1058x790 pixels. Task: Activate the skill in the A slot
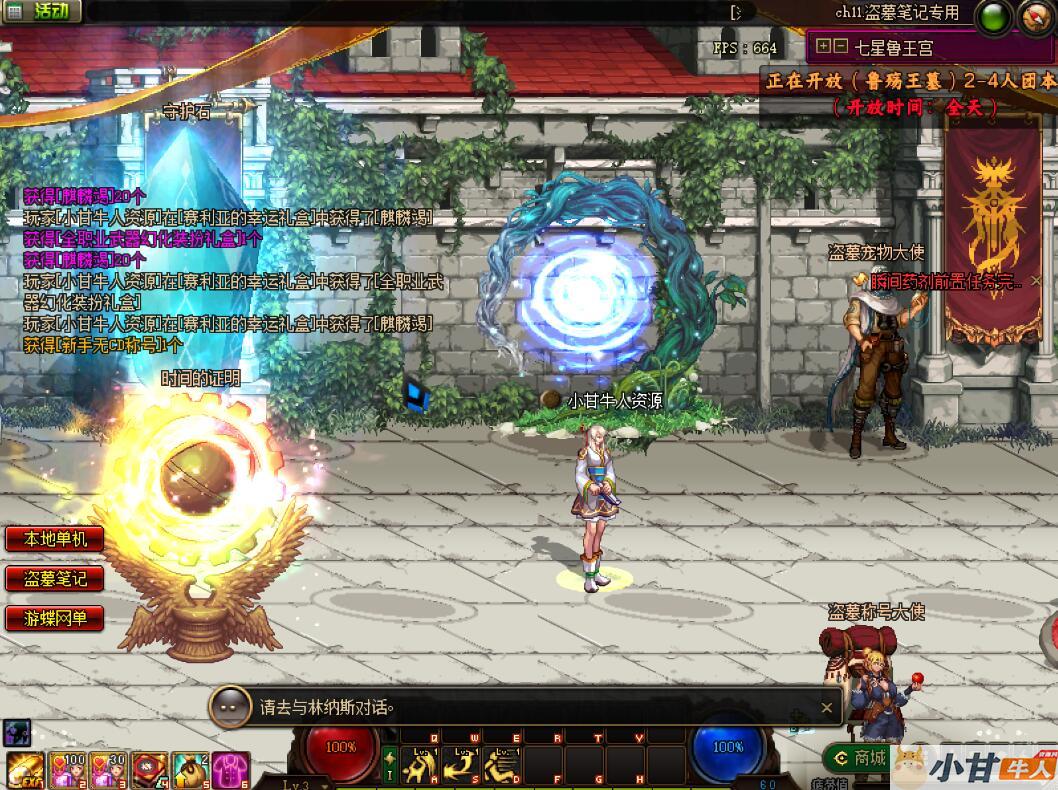(420, 766)
